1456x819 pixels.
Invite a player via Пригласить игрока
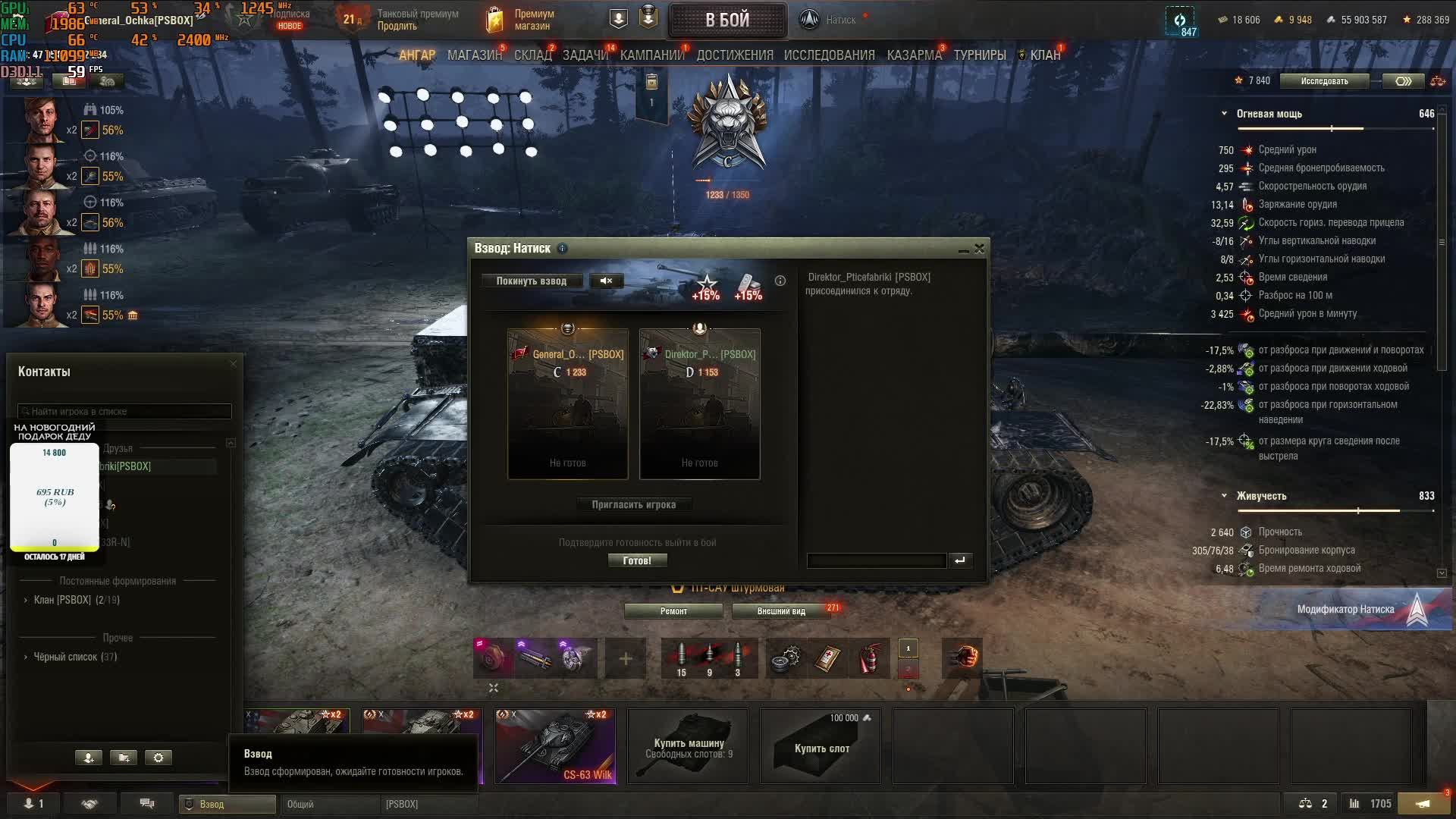pyautogui.click(x=633, y=505)
